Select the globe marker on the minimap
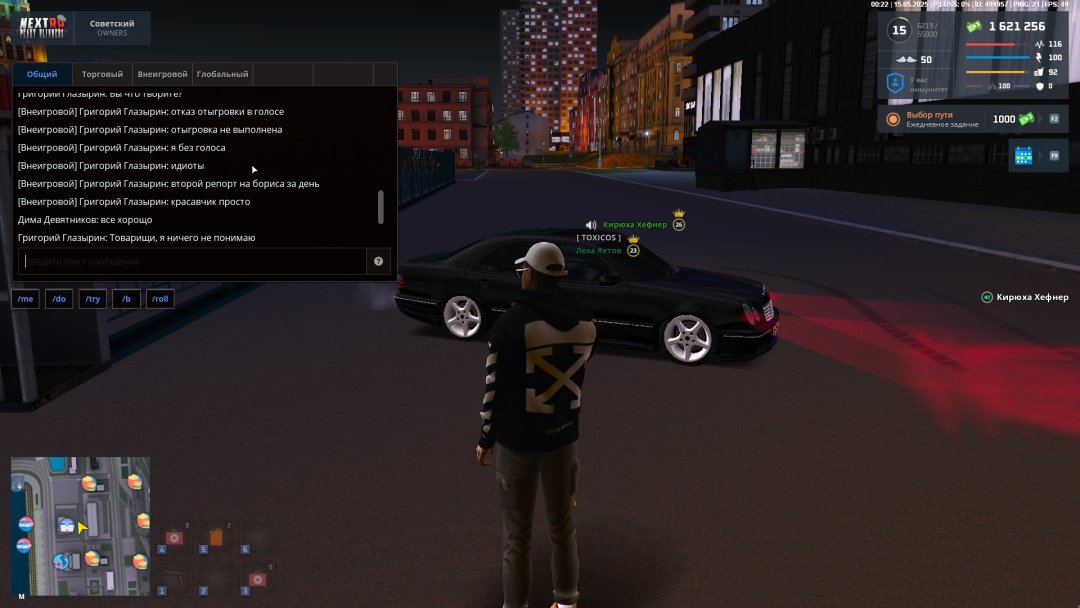 click(60, 563)
